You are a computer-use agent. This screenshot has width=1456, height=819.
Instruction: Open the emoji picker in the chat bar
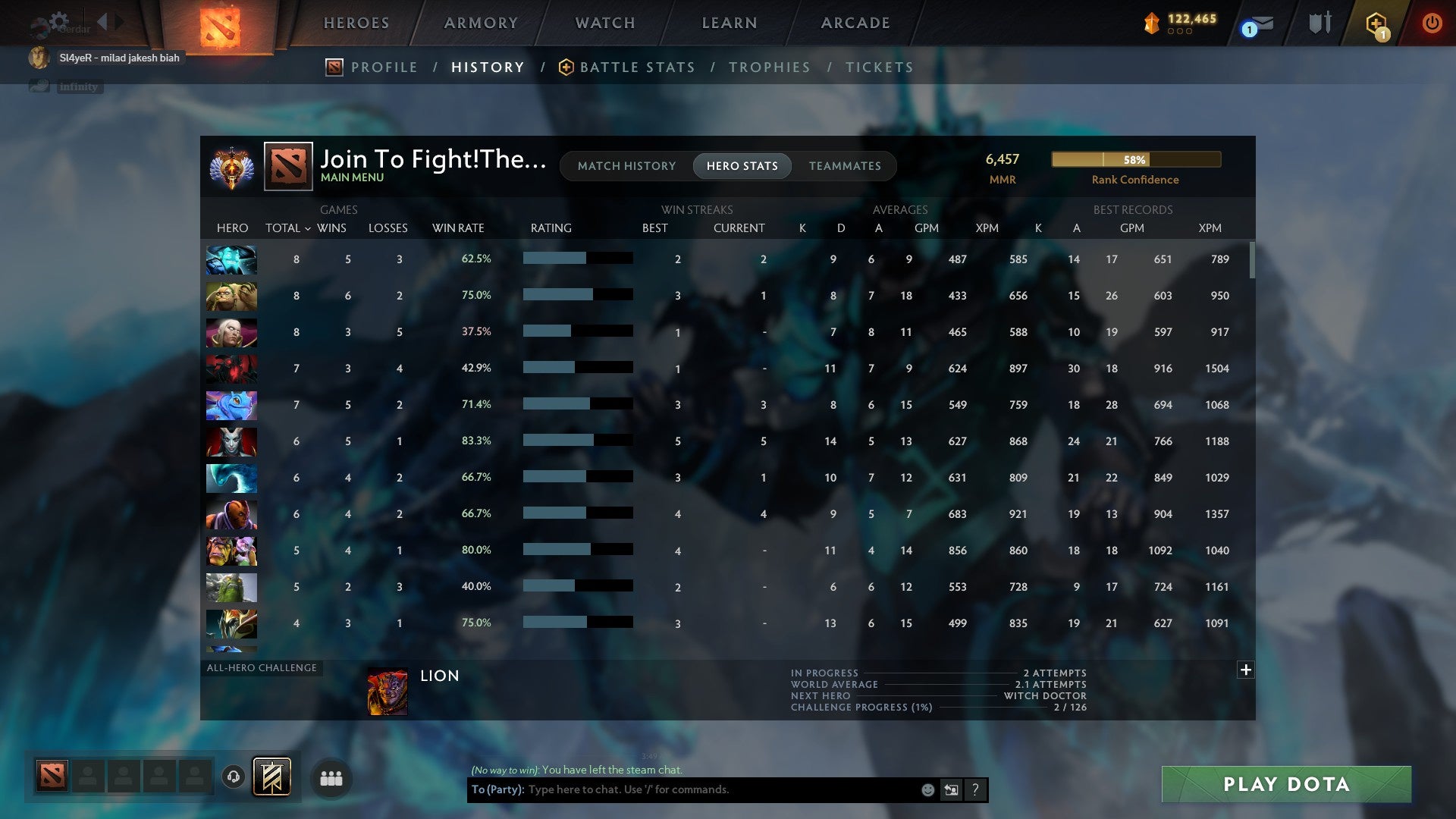(x=927, y=789)
